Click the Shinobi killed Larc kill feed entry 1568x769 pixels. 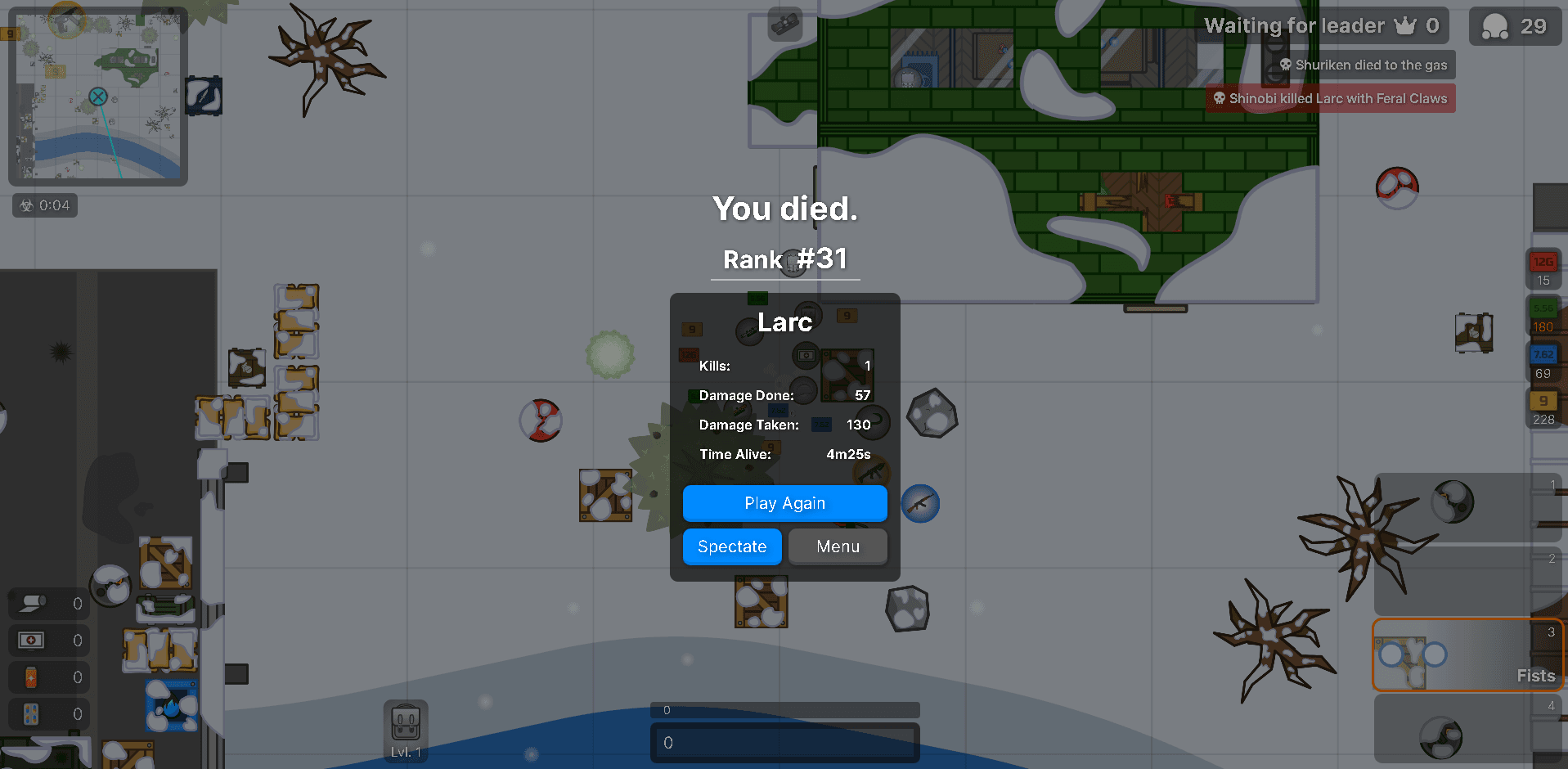click(x=1330, y=97)
